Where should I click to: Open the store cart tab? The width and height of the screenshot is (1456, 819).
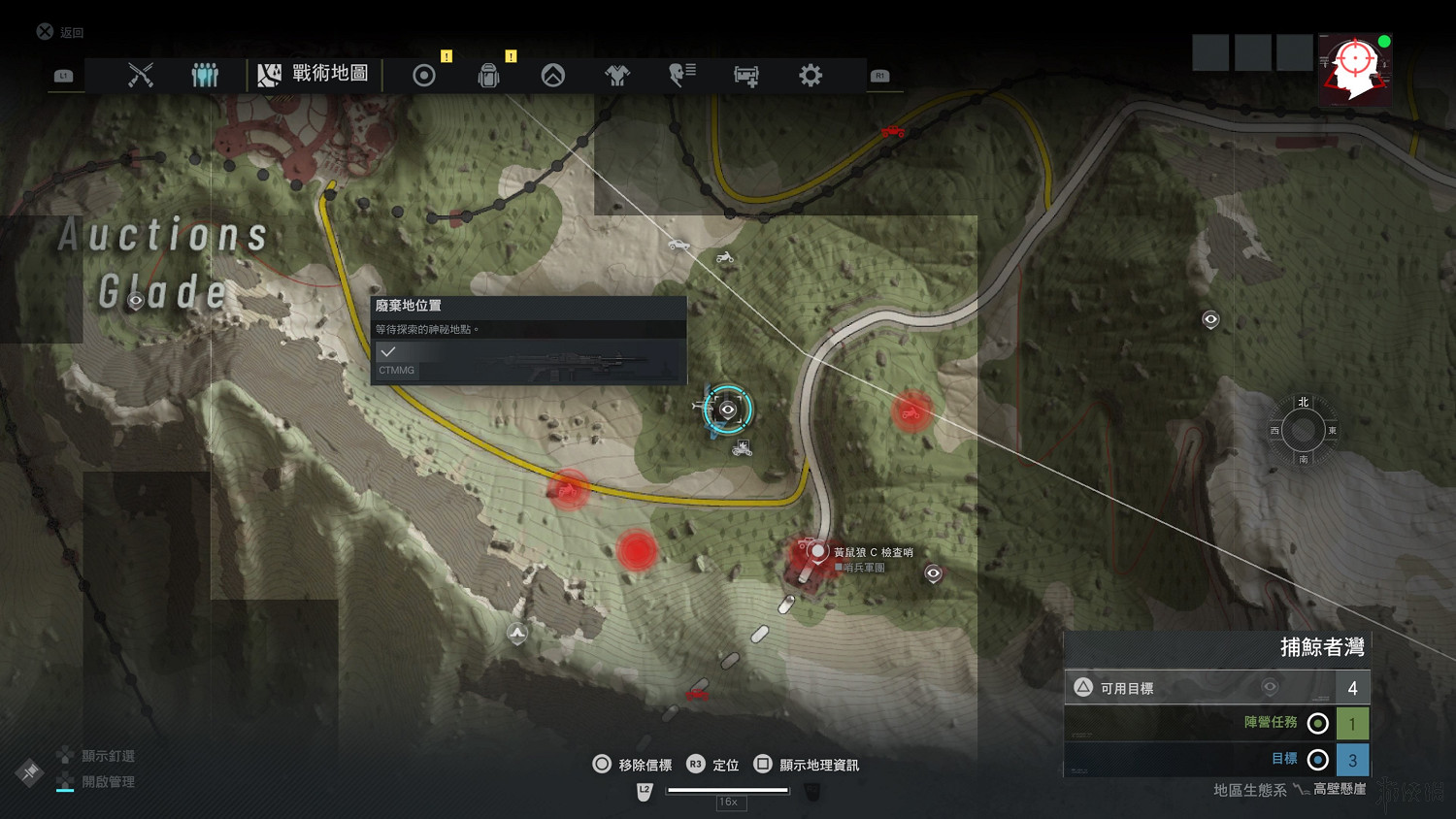point(745,75)
